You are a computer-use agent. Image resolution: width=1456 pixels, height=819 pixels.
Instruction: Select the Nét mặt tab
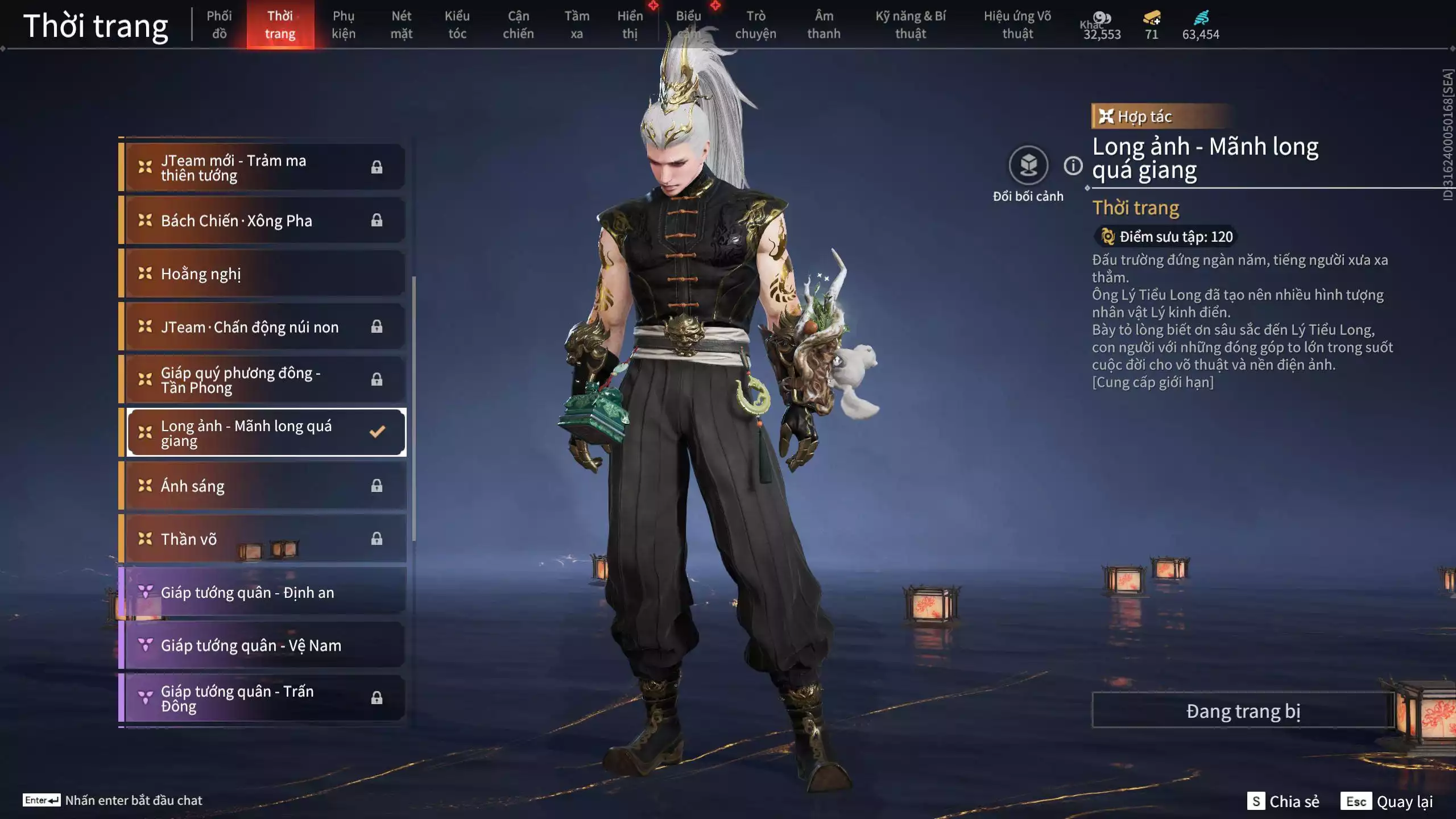401,24
